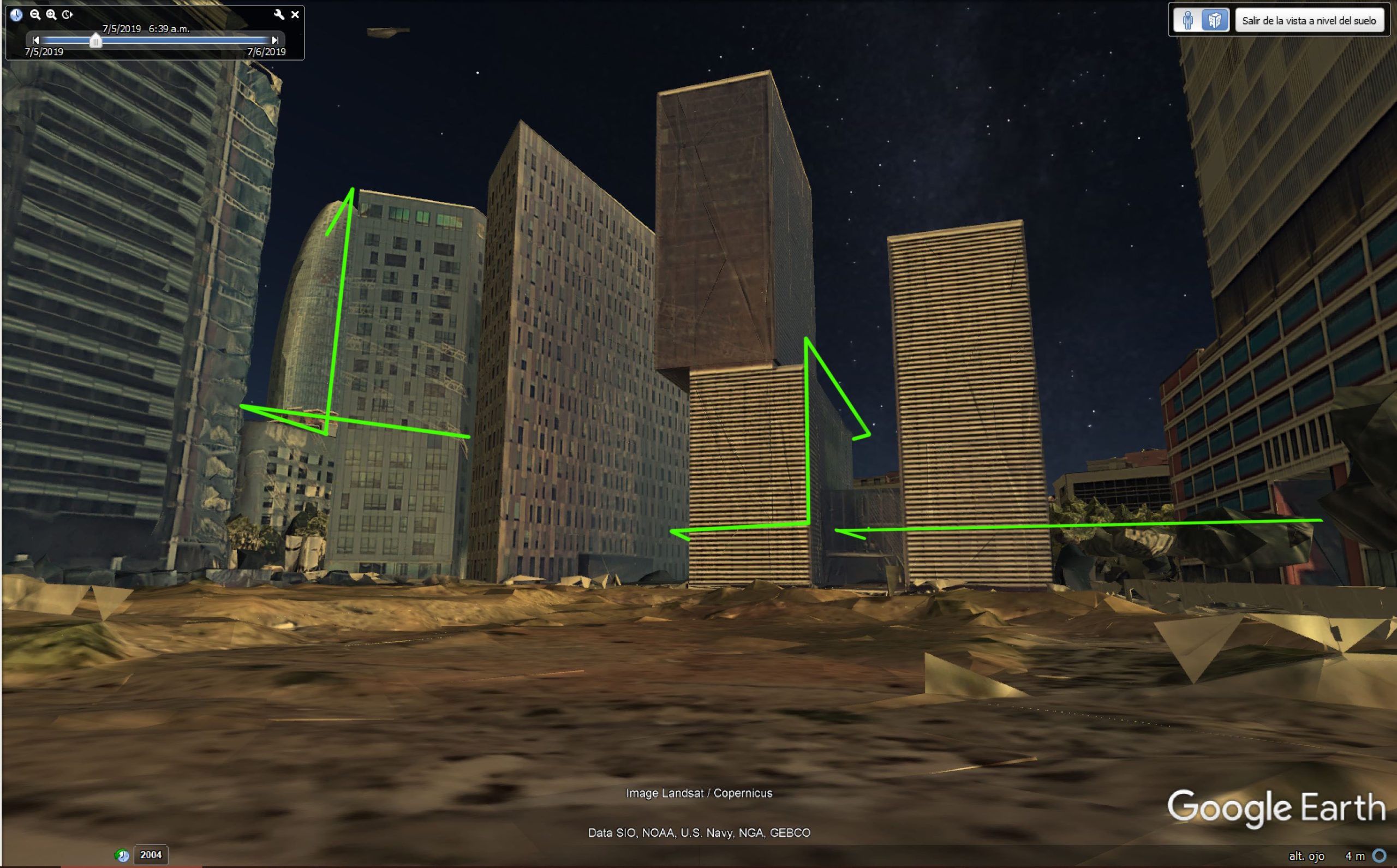Start the time-lapse animation on the slider panel

click(x=68, y=15)
